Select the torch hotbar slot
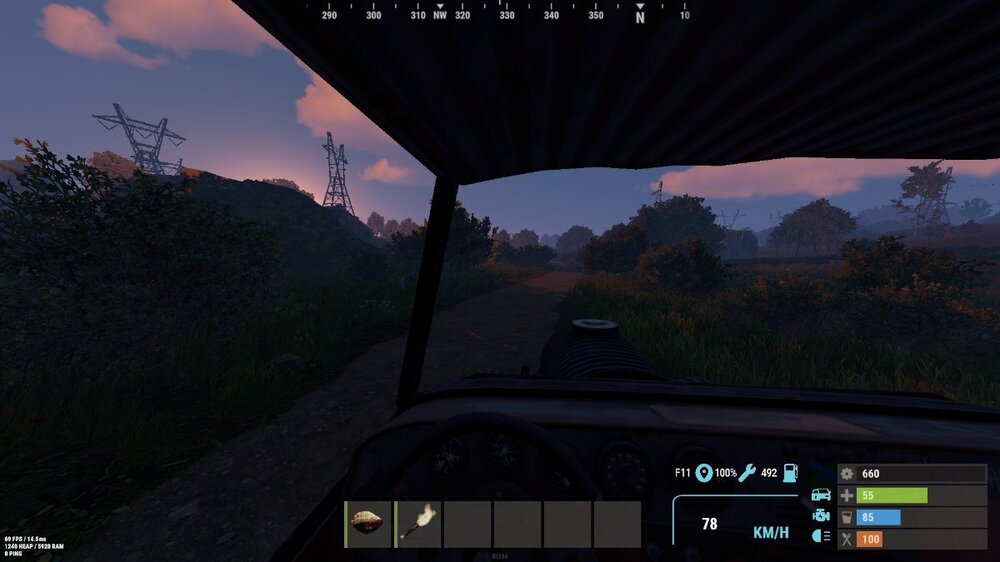Screen dimensions: 1000x562 click(x=418, y=524)
